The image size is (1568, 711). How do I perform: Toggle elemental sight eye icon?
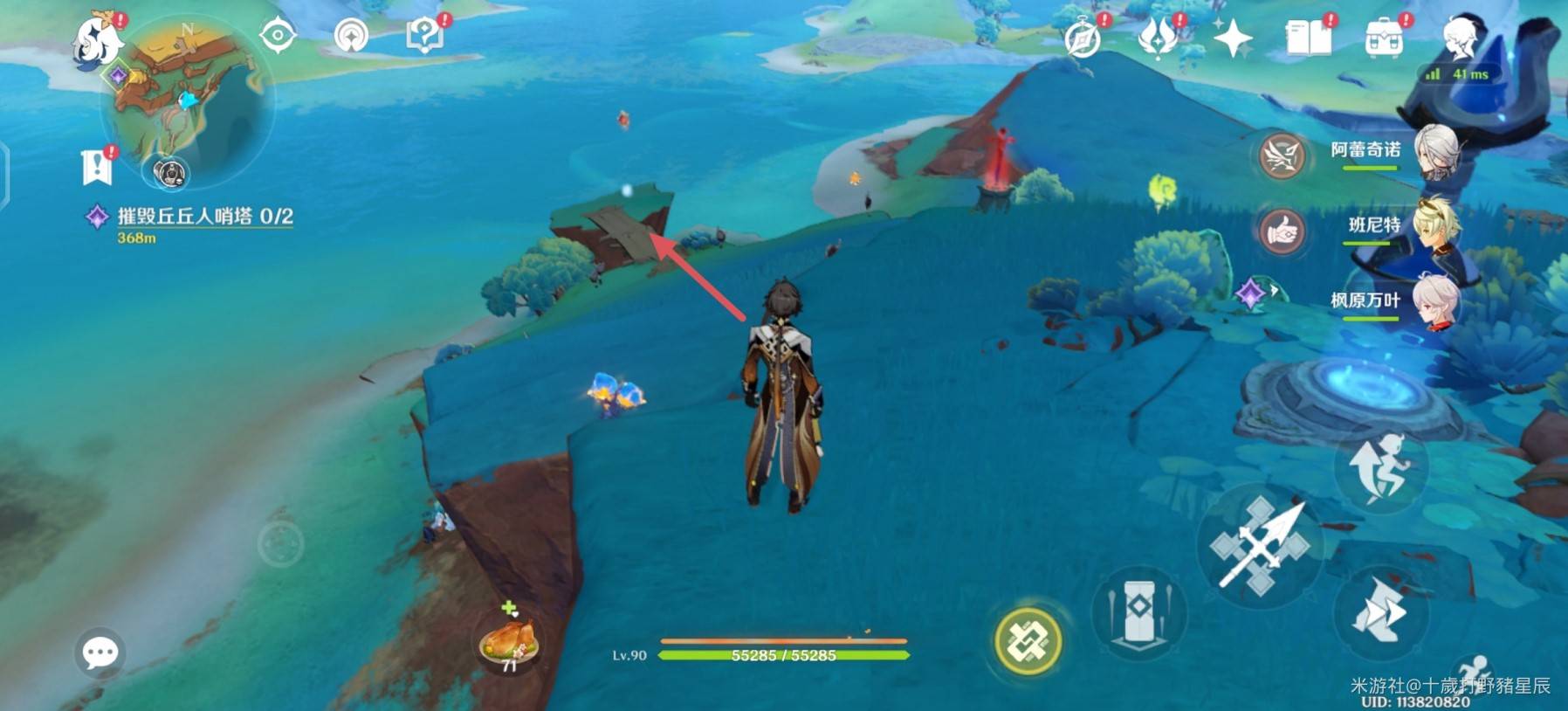(x=278, y=36)
